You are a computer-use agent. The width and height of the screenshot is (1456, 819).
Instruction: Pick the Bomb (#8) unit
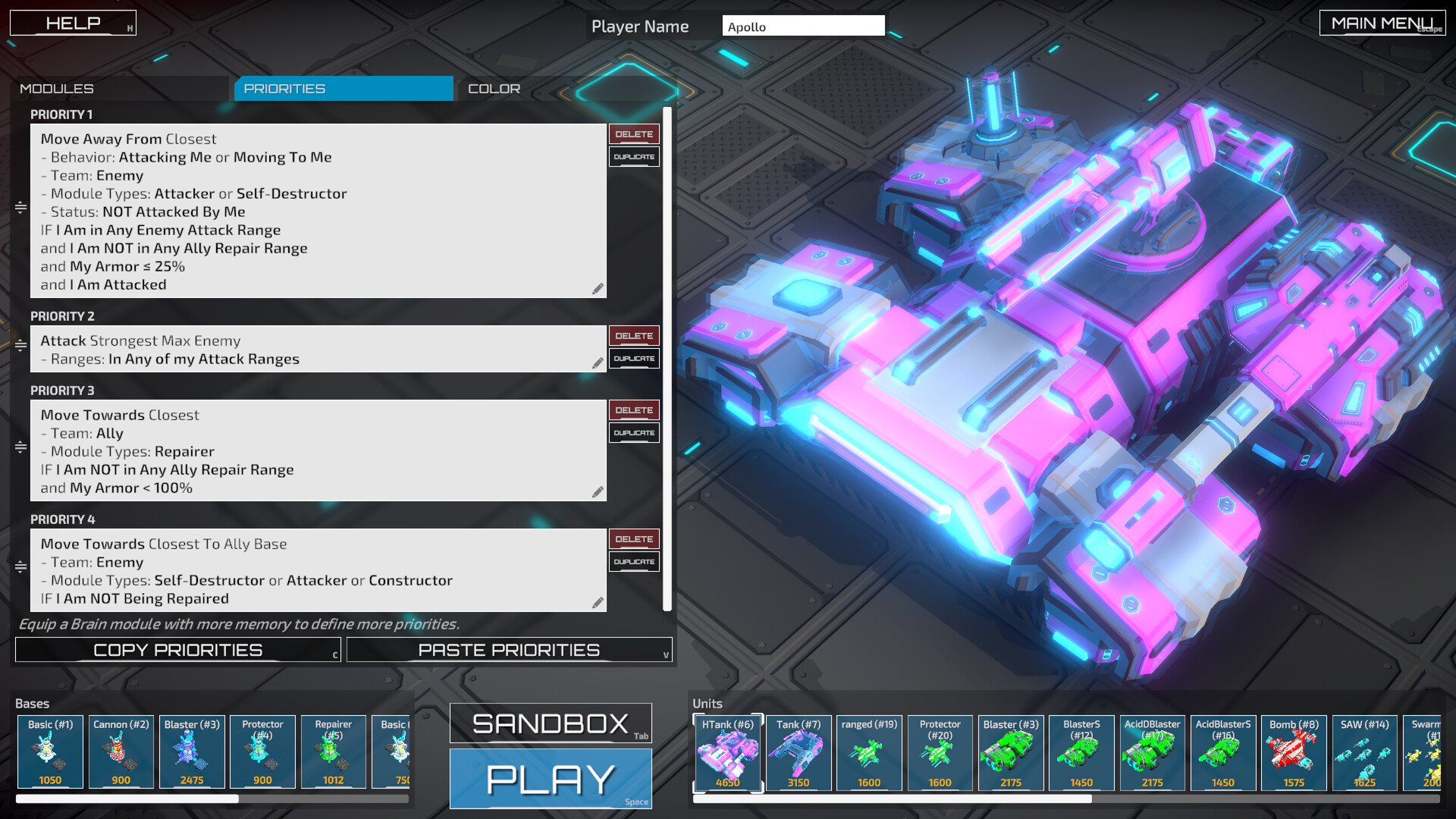click(x=1294, y=753)
